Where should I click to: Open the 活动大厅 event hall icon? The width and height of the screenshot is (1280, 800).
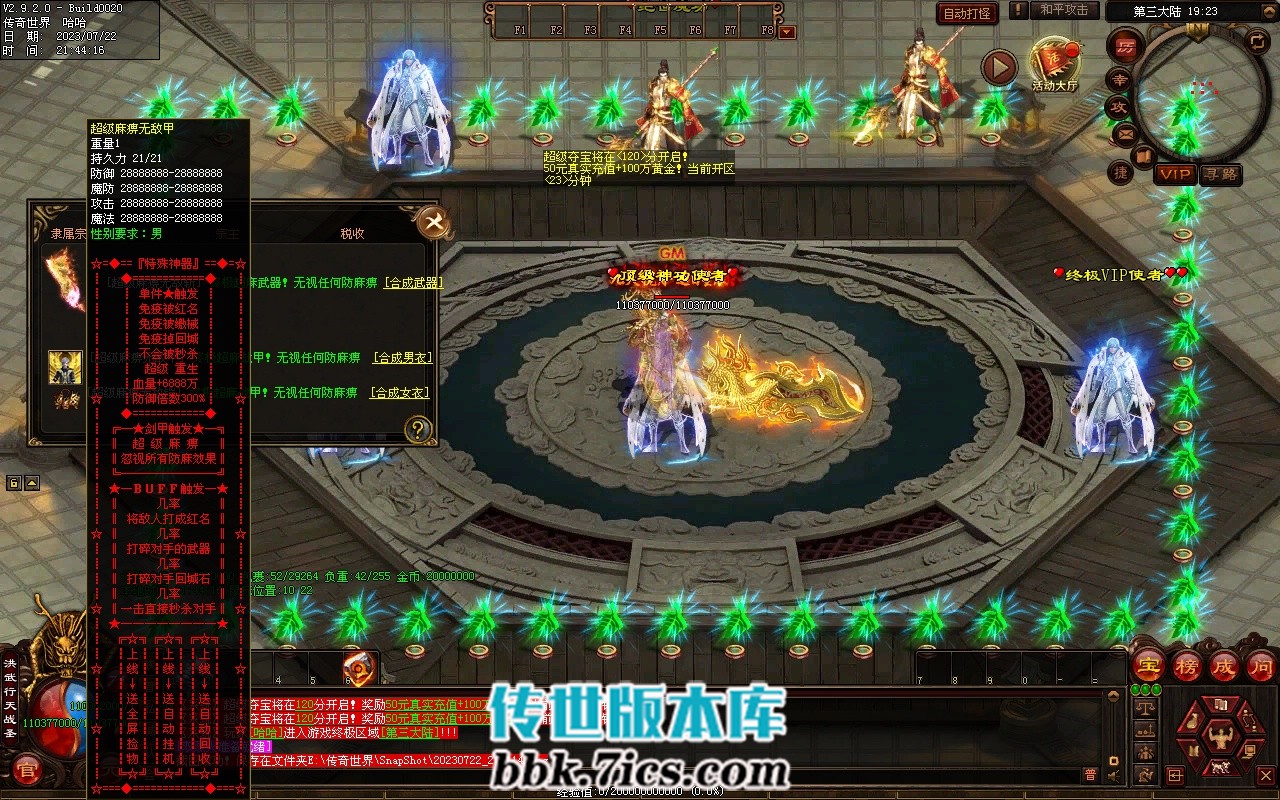[x=1055, y=64]
